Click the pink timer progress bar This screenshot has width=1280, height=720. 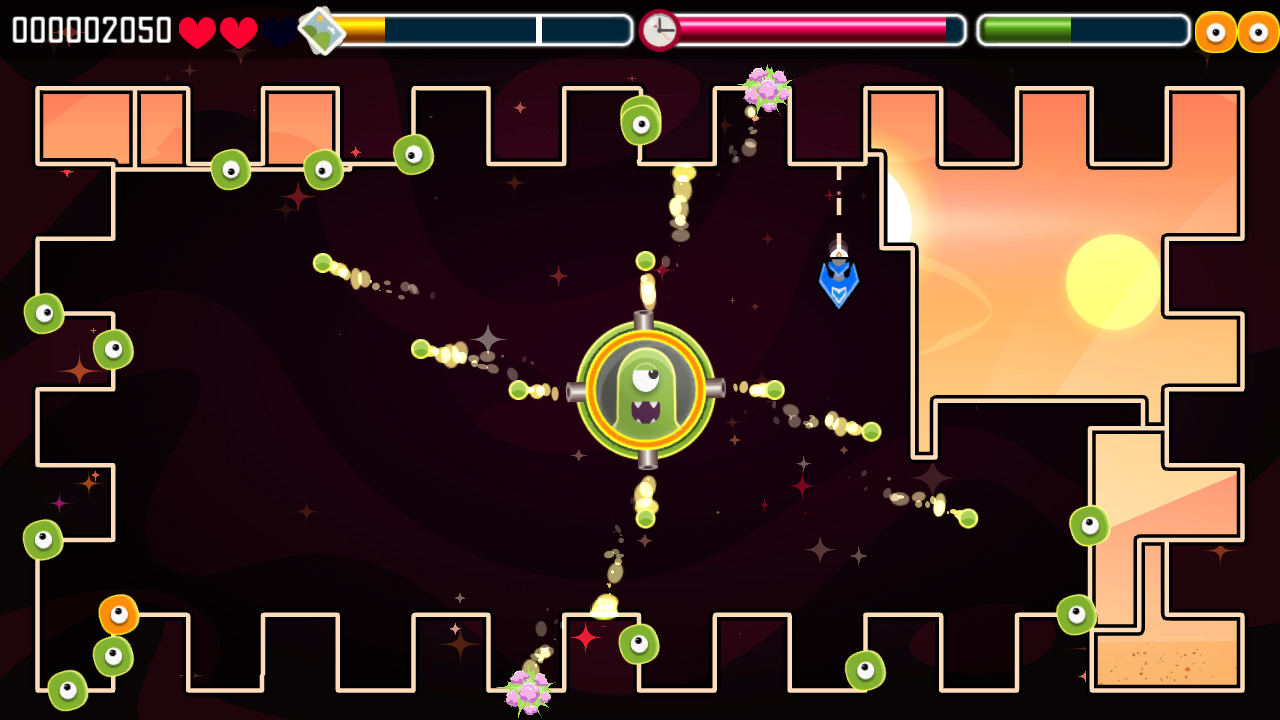[810, 30]
